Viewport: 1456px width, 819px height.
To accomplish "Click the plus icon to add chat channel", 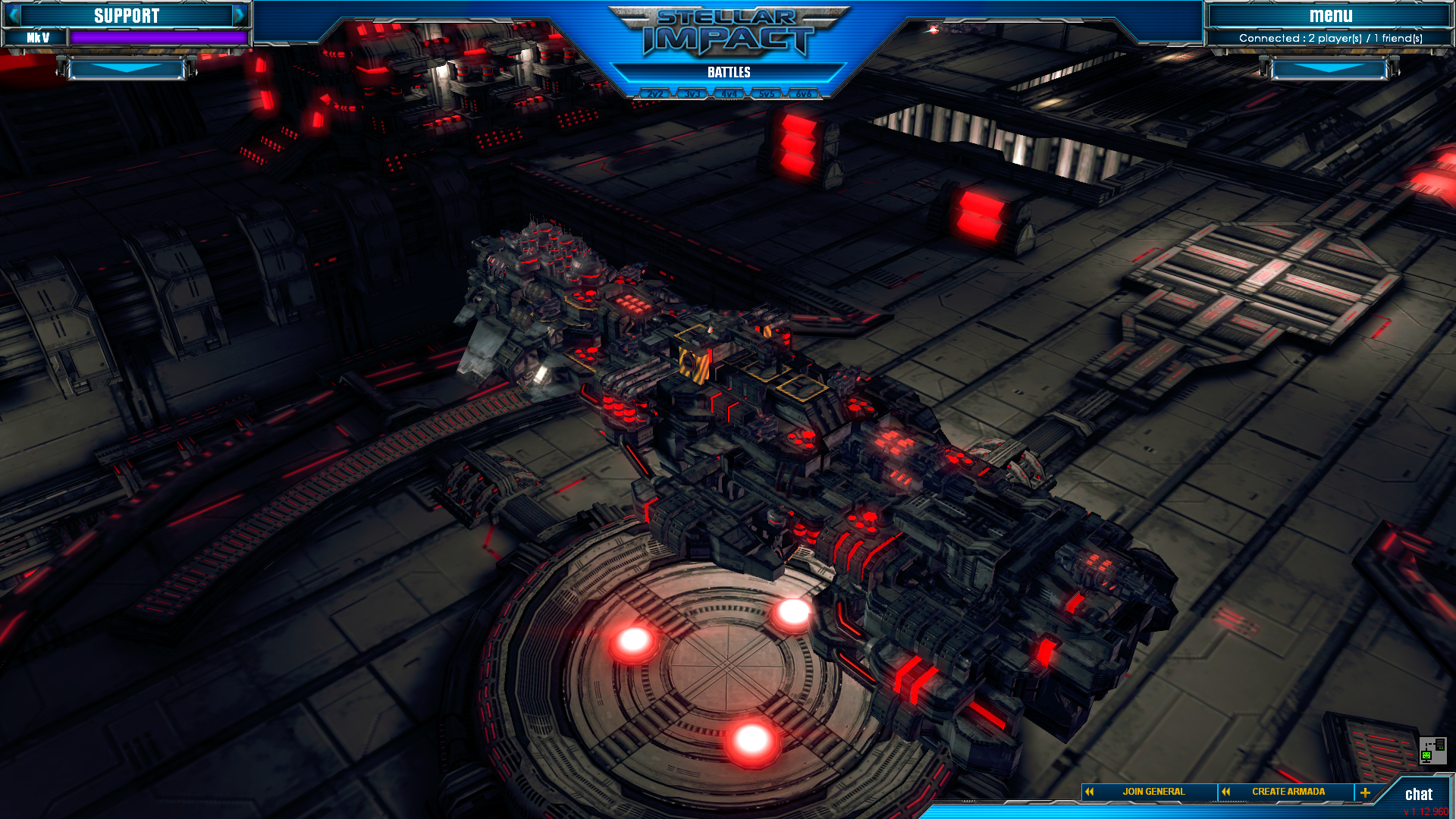I will (1365, 791).
